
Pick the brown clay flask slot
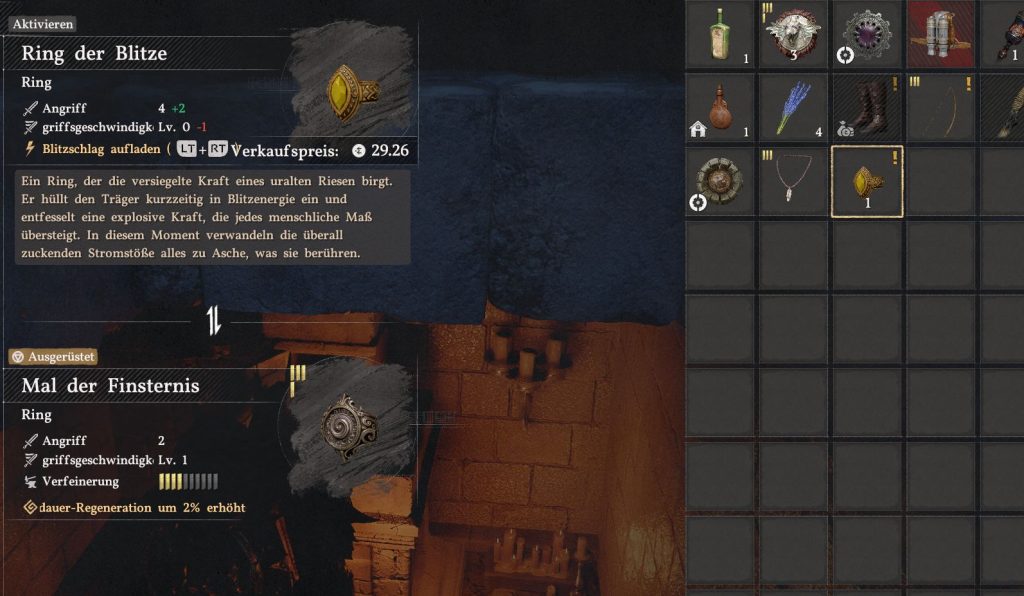[x=720, y=108]
